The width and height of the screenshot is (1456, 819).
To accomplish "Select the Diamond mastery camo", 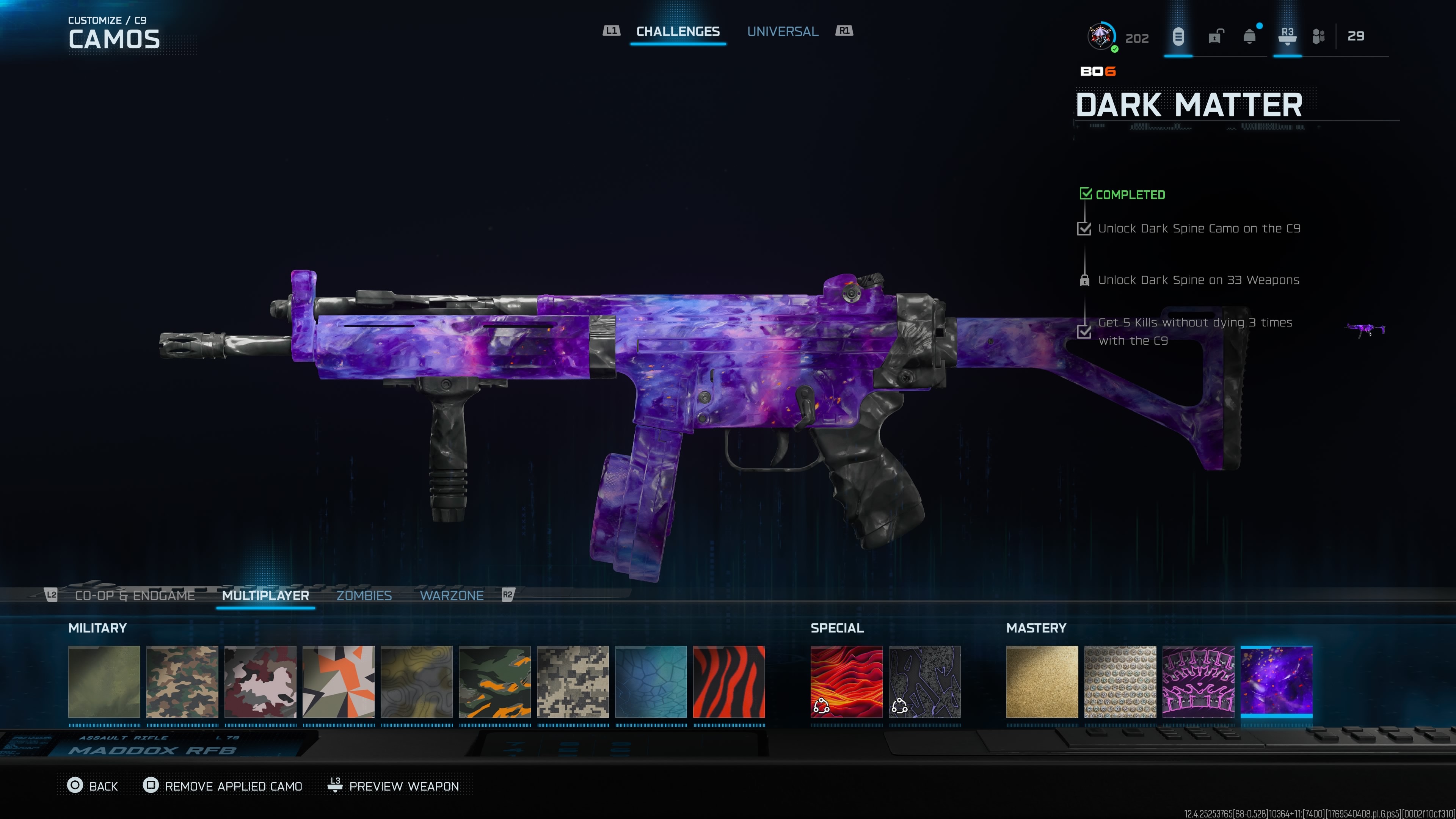I will point(1120,682).
